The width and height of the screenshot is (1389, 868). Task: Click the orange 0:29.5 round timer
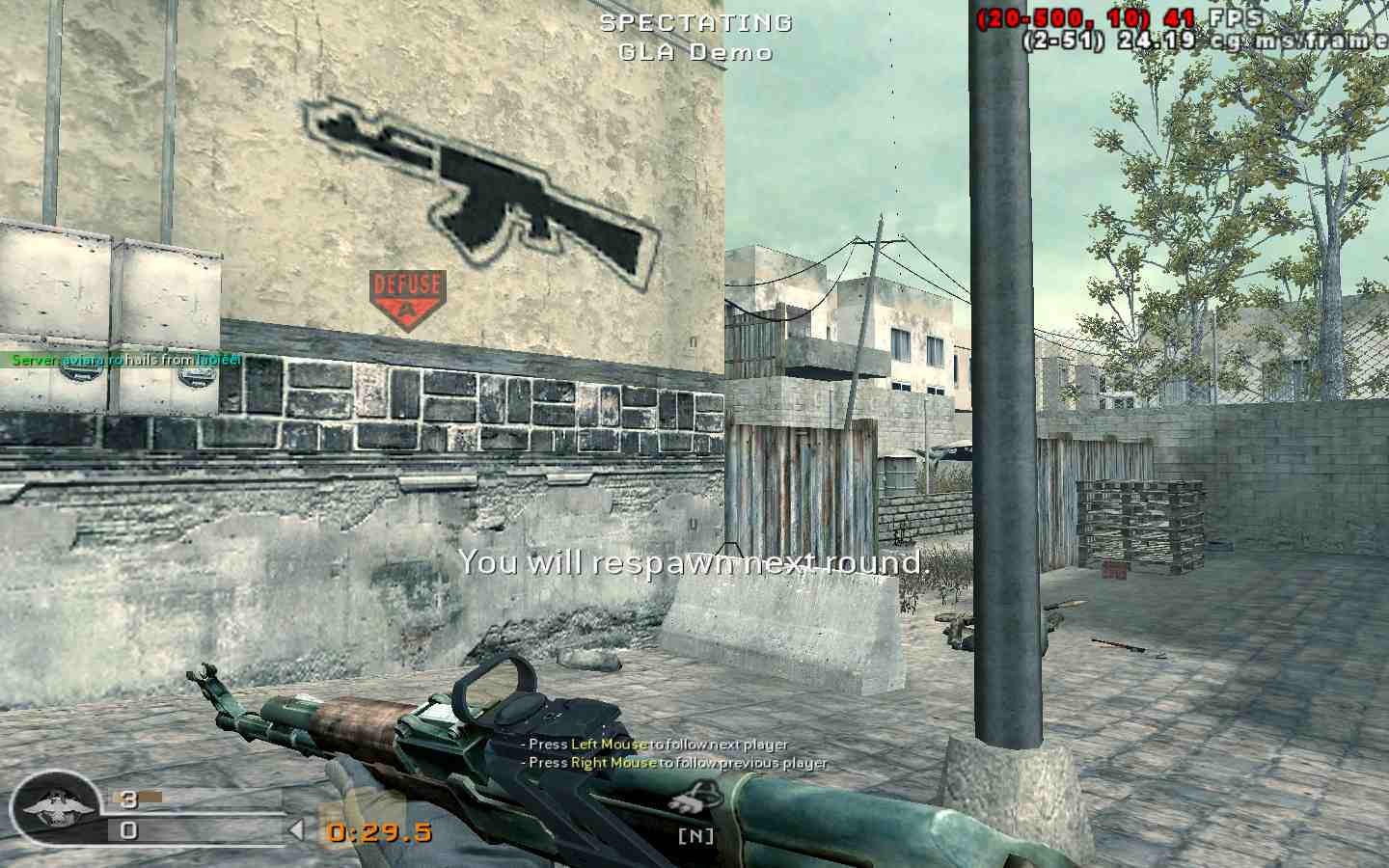click(378, 831)
